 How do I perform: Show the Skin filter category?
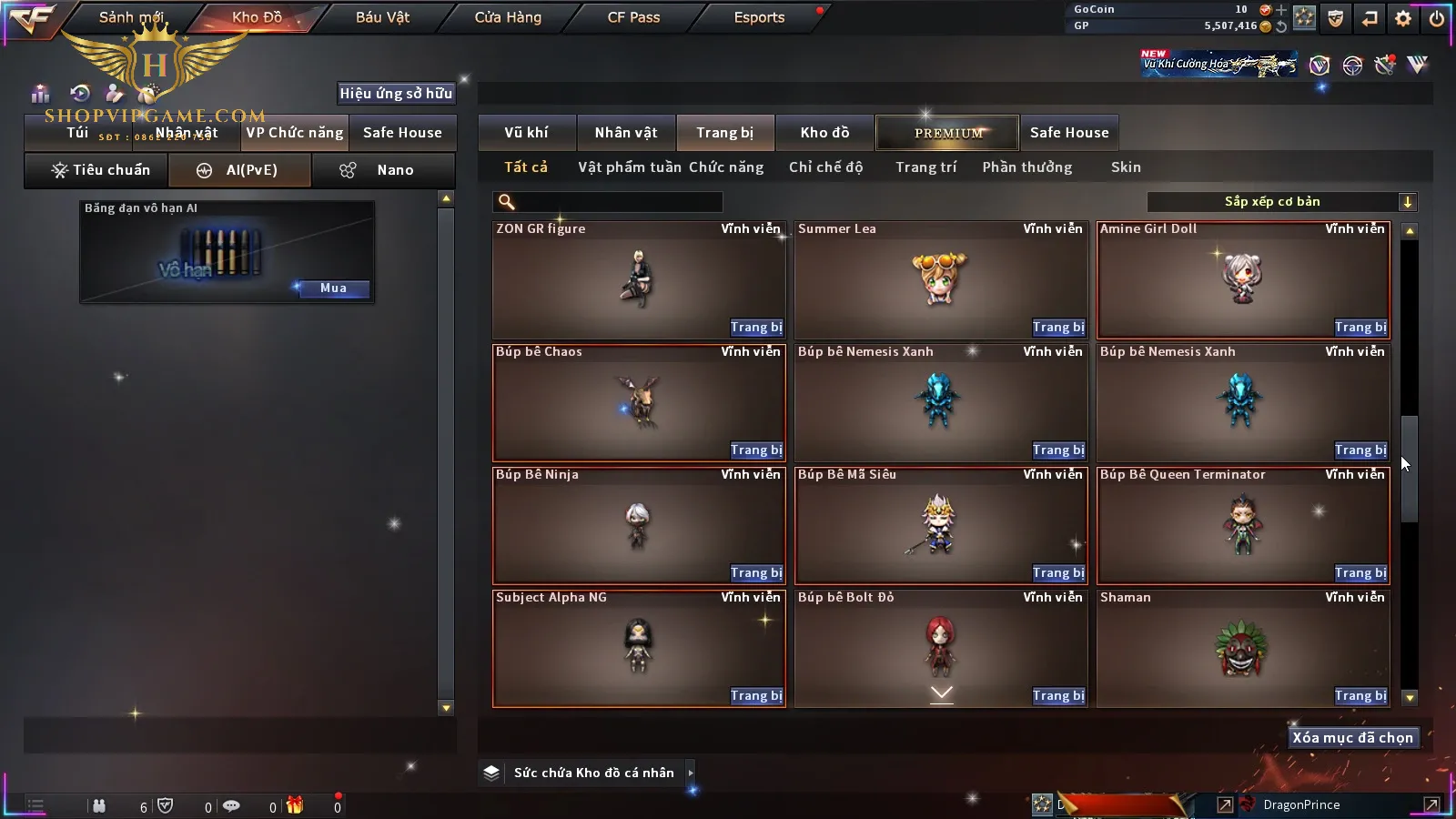(x=1126, y=167)
